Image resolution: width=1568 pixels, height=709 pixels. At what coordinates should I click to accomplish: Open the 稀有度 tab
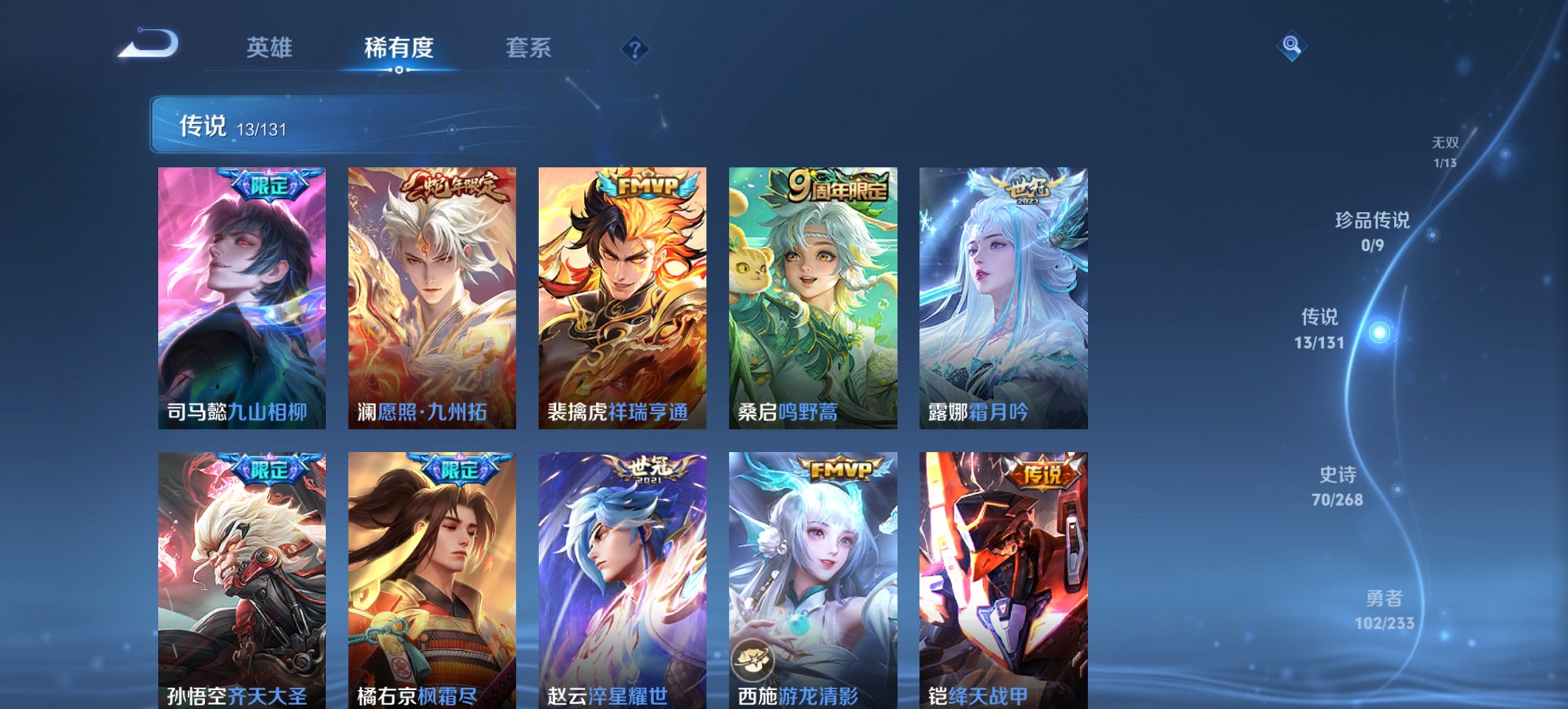pos(399,48)
